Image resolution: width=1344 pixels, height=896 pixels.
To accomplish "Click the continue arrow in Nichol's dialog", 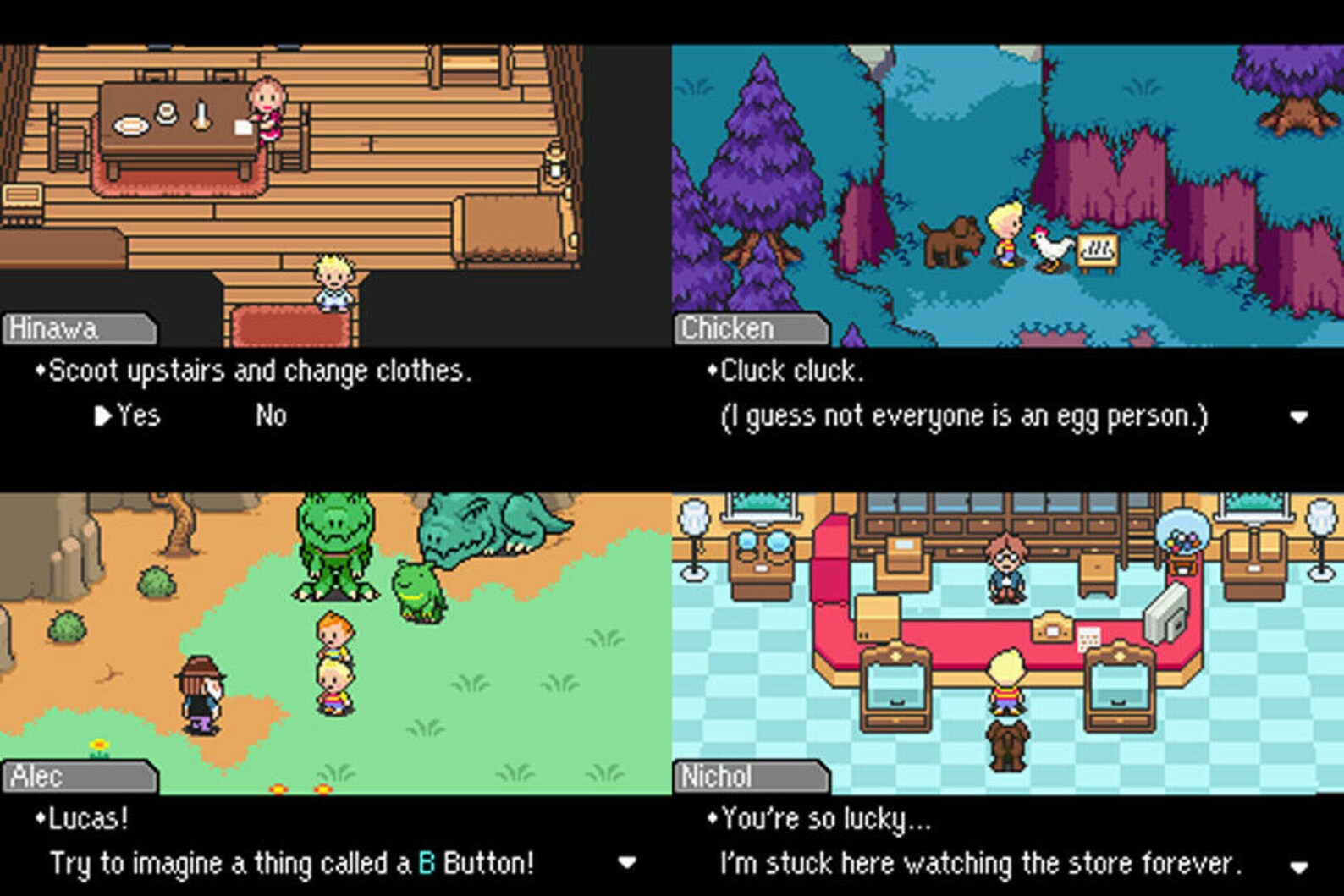I will pos(1300,864).
